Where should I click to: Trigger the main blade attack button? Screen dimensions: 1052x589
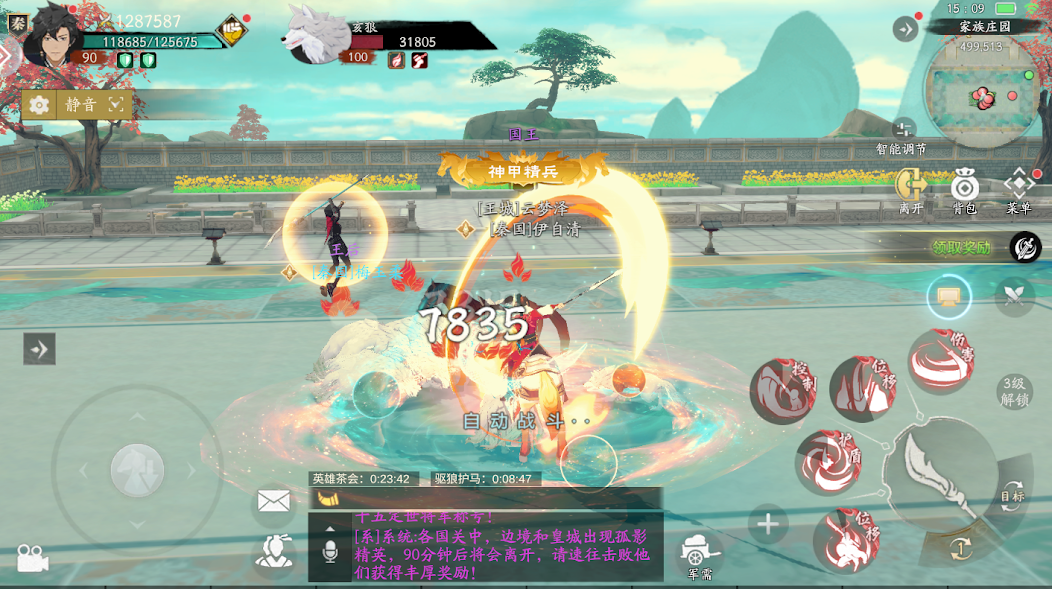(937, 475)
